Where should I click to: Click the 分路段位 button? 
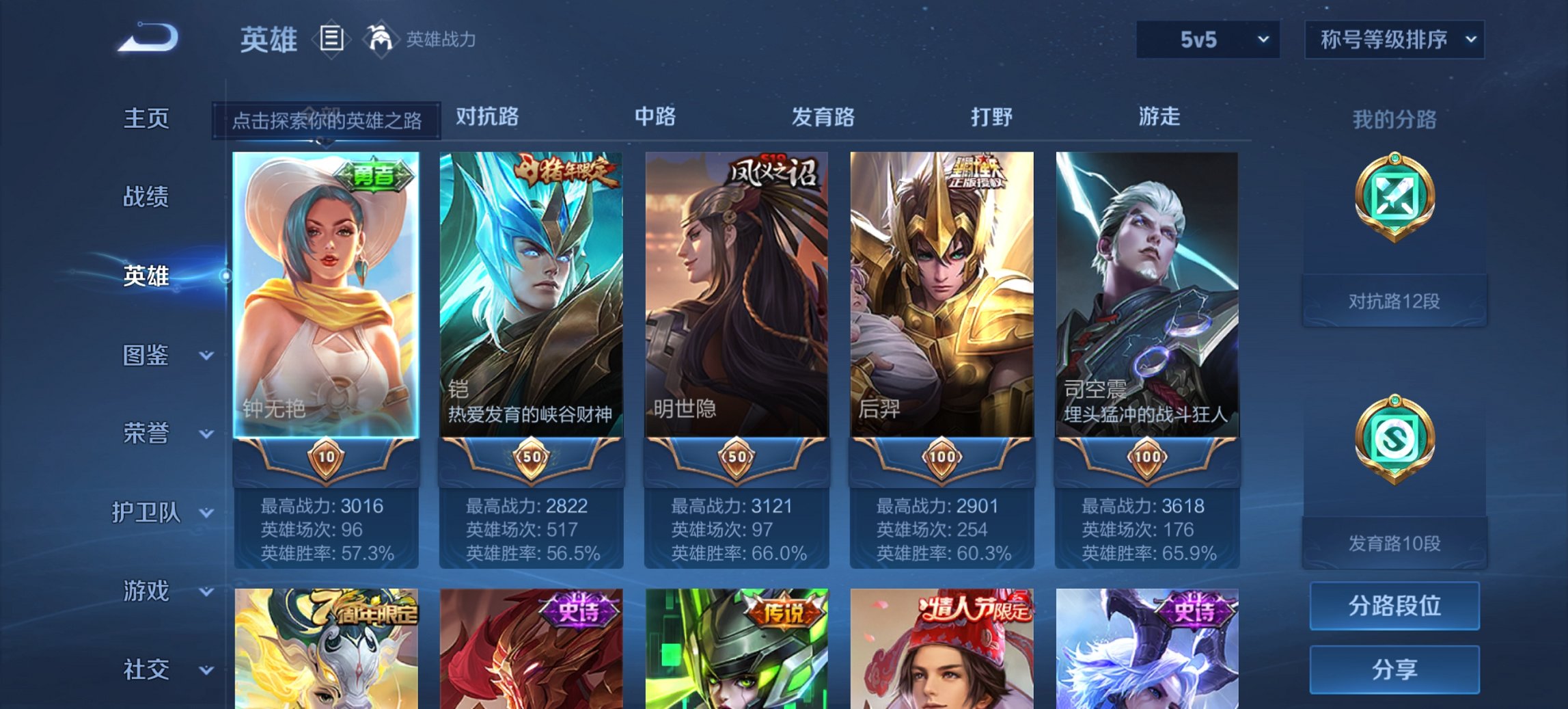tap(1394, 606)
